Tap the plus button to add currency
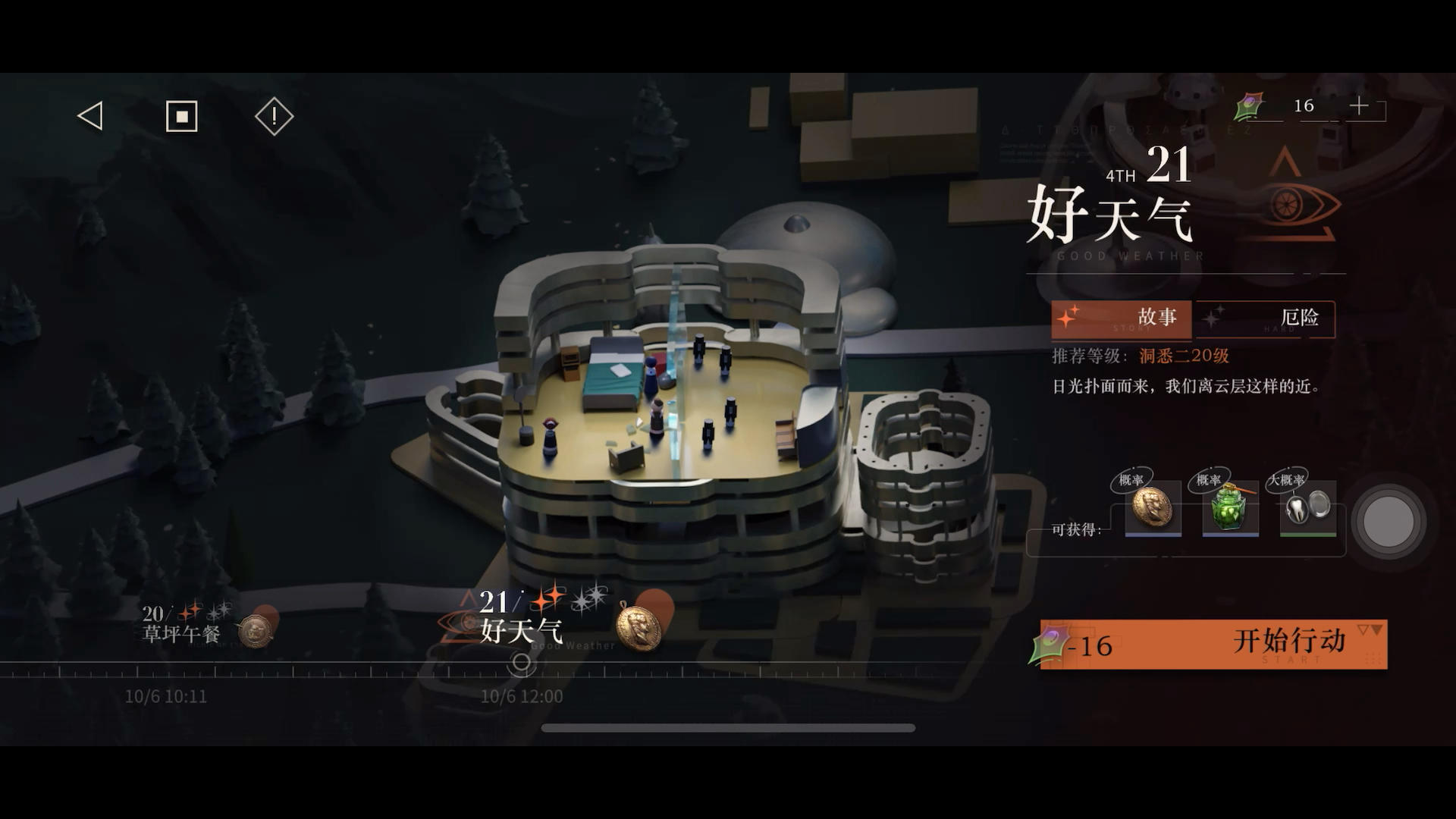Viewport: 1456px width, 819px height. point(1360,106)
